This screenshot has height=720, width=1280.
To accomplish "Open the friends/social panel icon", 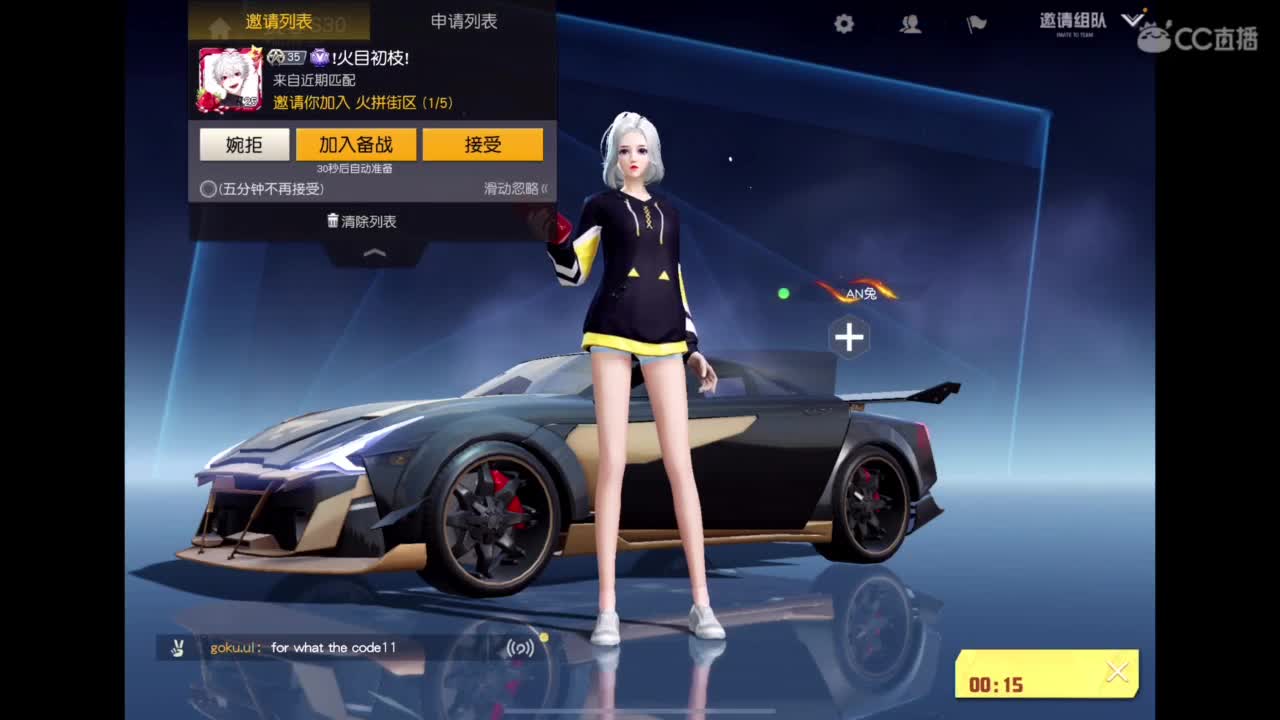I will click(910, 23).
